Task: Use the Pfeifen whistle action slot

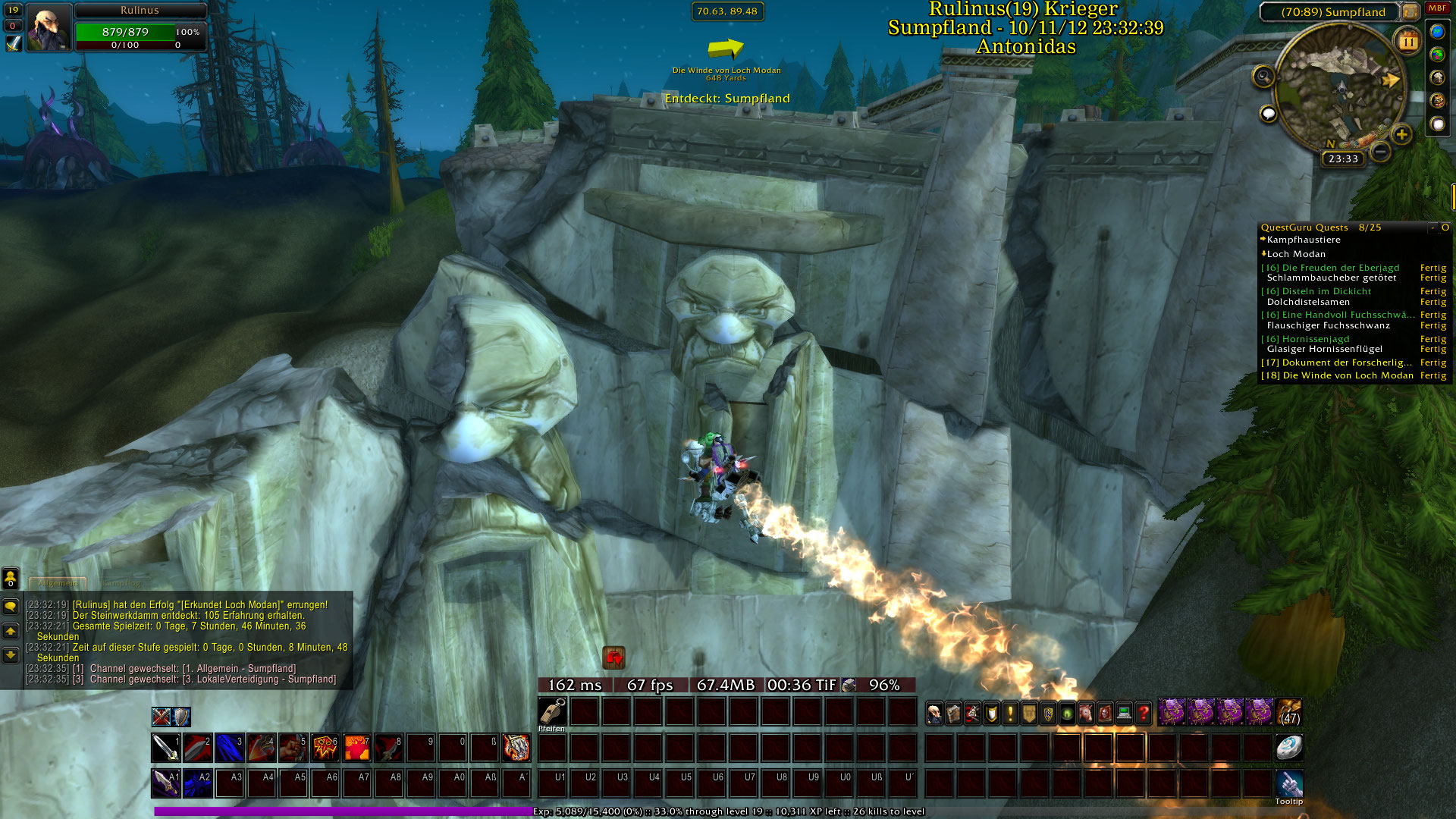Action: 552,712
